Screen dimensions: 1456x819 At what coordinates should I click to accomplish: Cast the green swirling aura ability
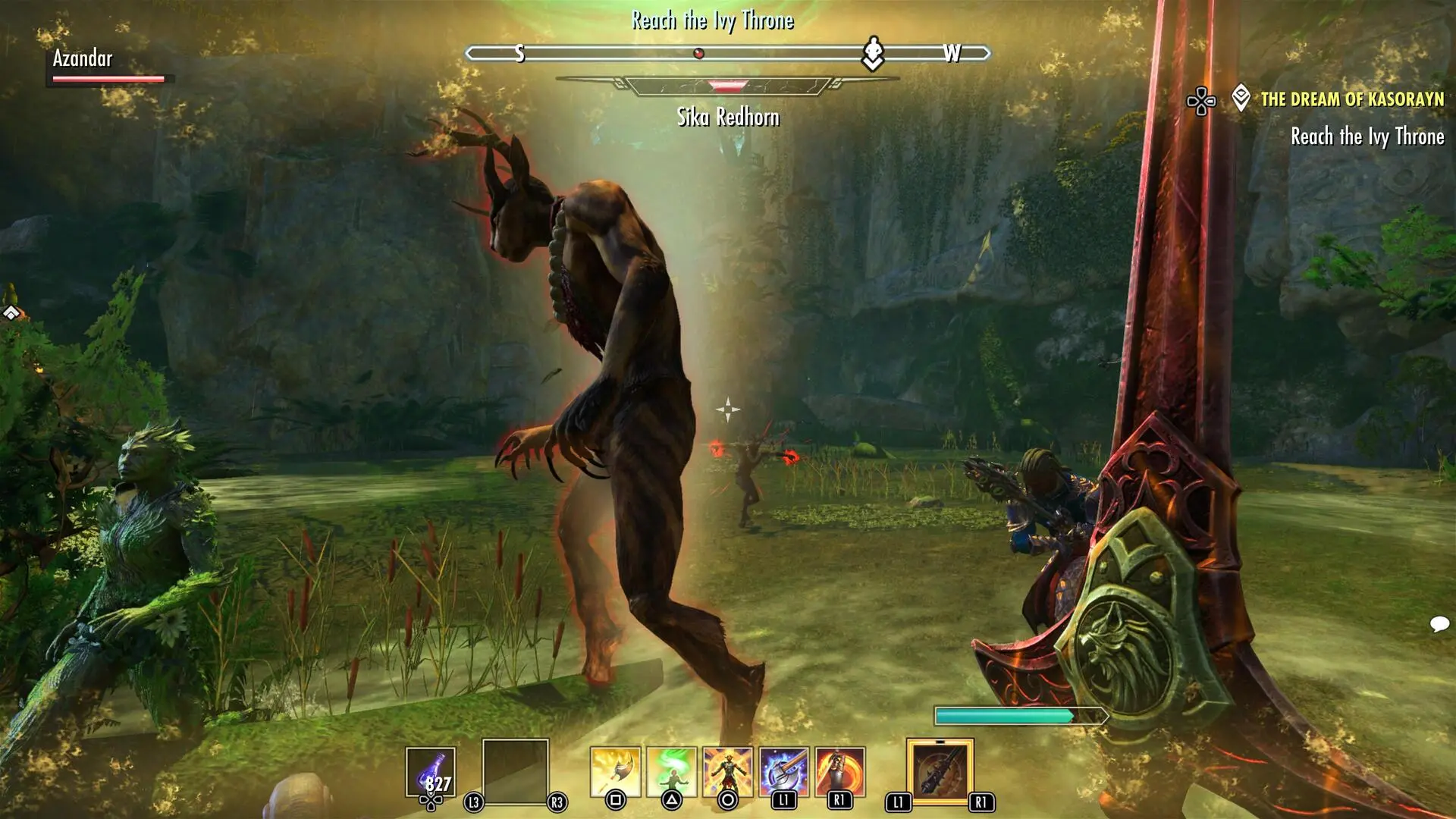671,771
